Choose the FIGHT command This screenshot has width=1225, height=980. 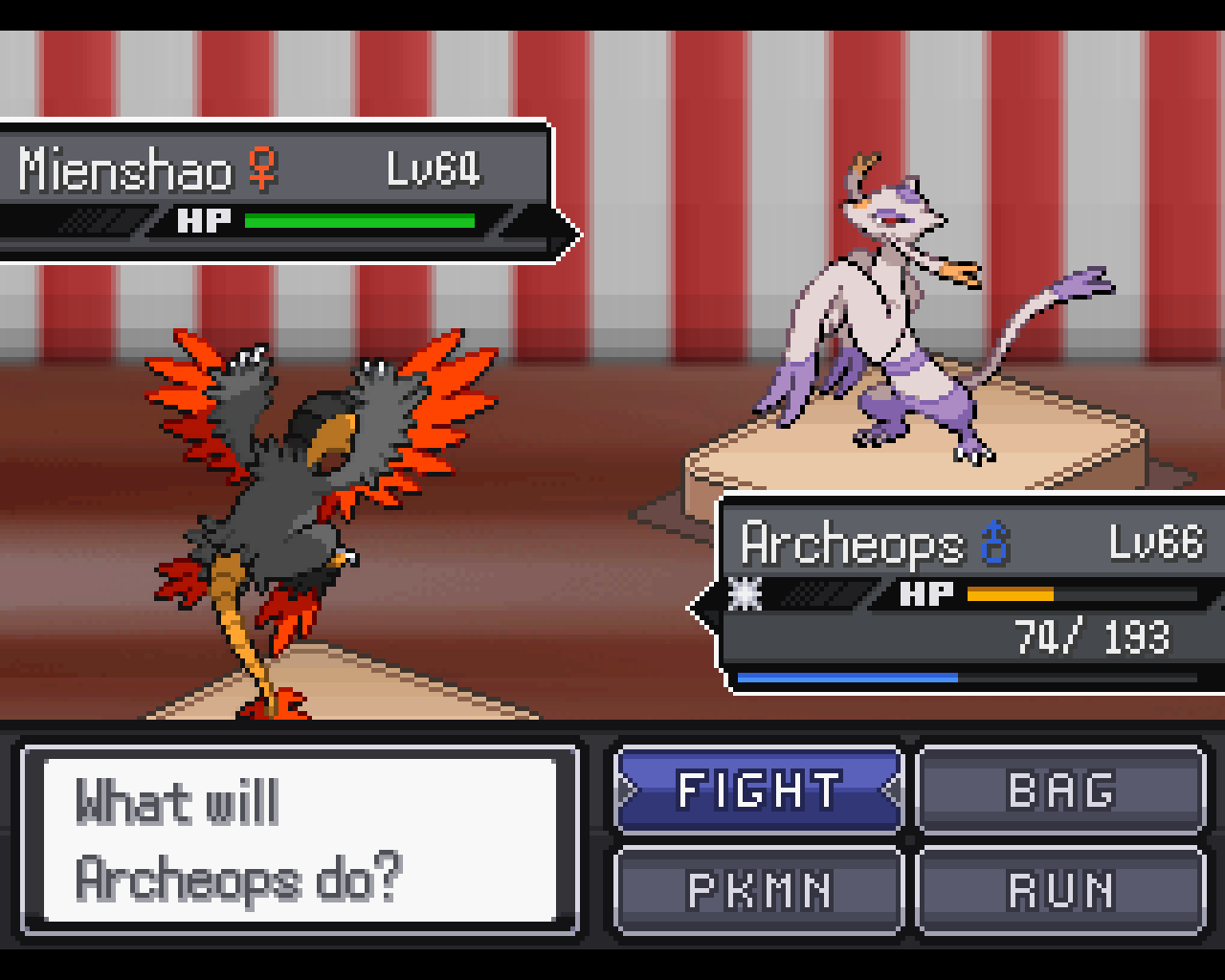pyautogui.click(x=759, y=791)
